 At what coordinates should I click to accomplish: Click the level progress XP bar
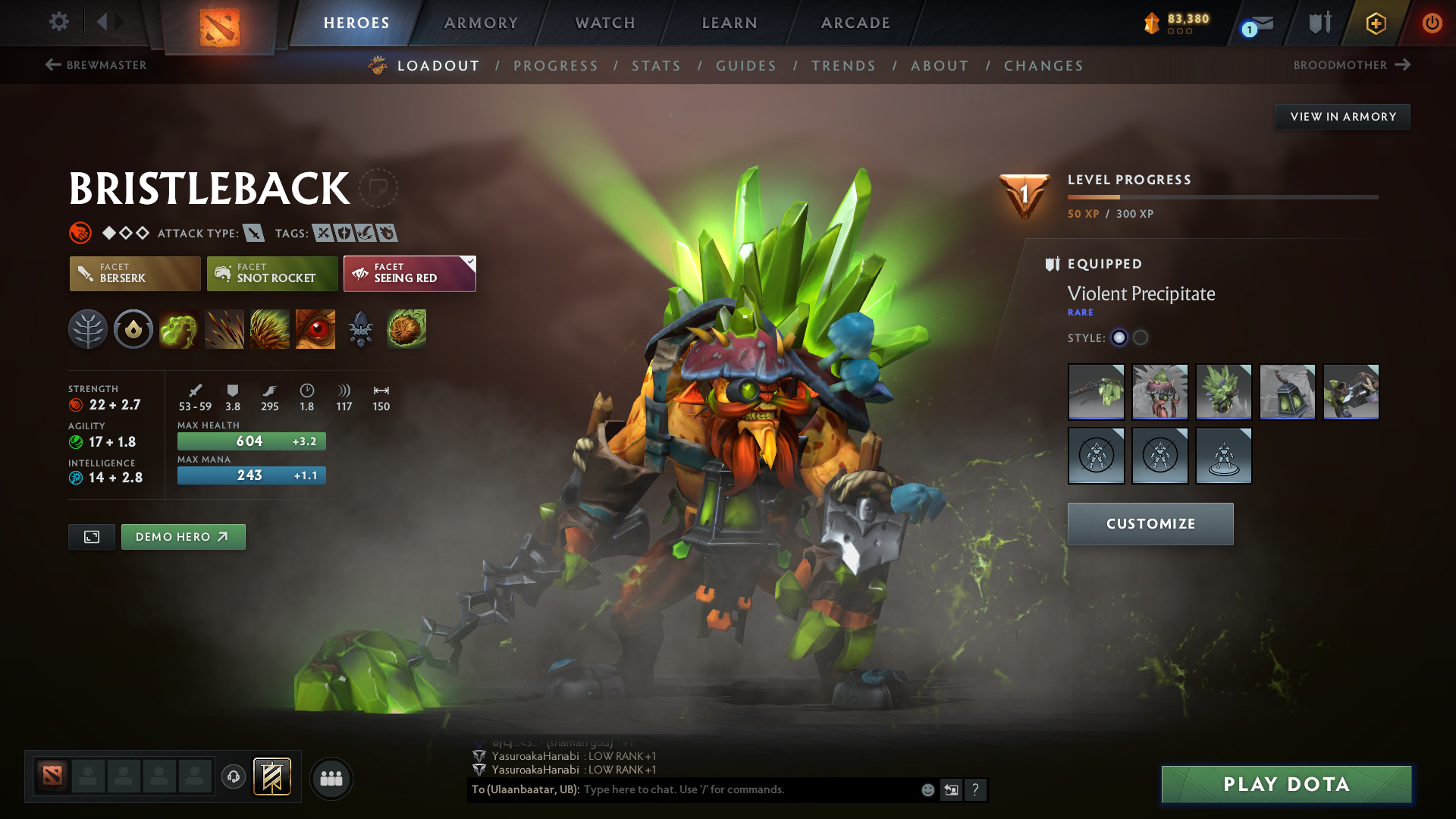pyautogui.click(x=1222, y=197)
